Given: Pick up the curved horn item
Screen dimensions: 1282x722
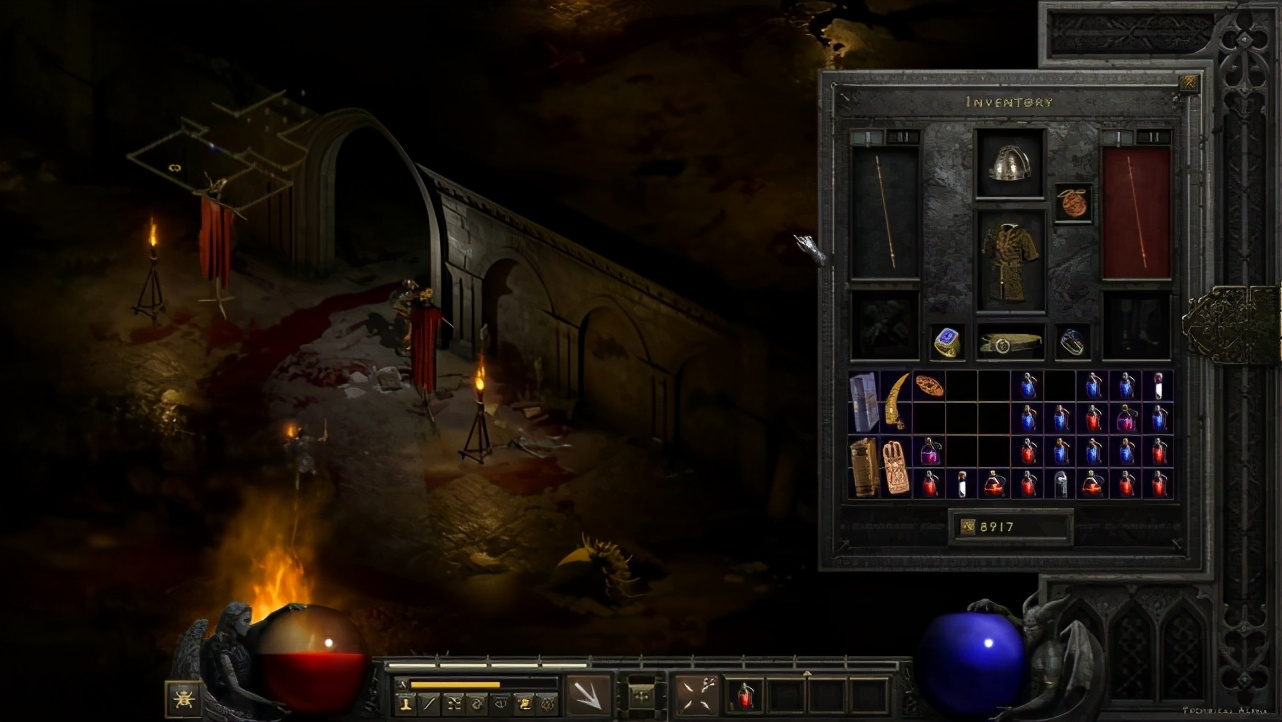Looking at the screenshot, I should 896,399.
